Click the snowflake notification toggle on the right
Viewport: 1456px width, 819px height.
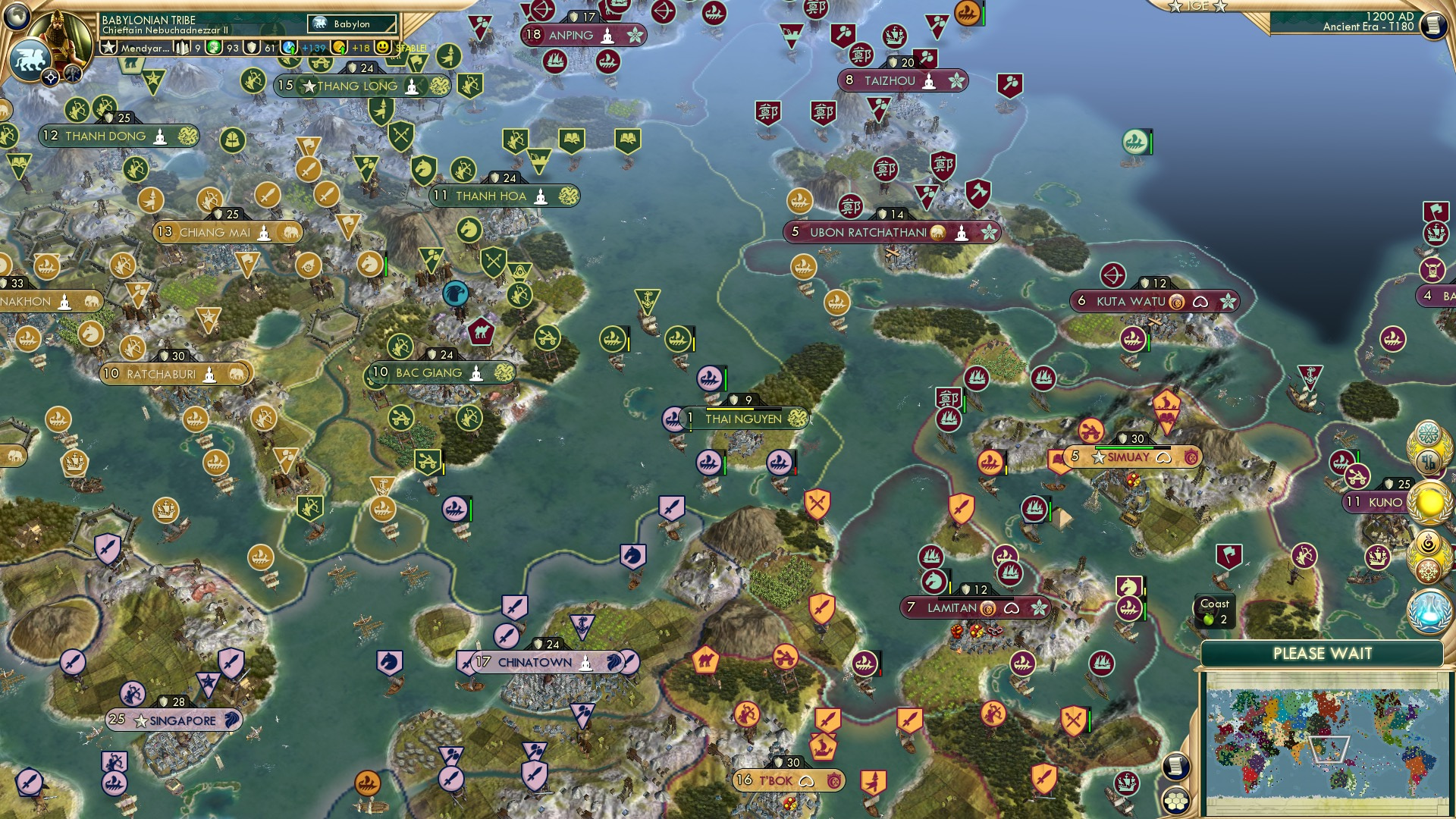[1429, 570]
